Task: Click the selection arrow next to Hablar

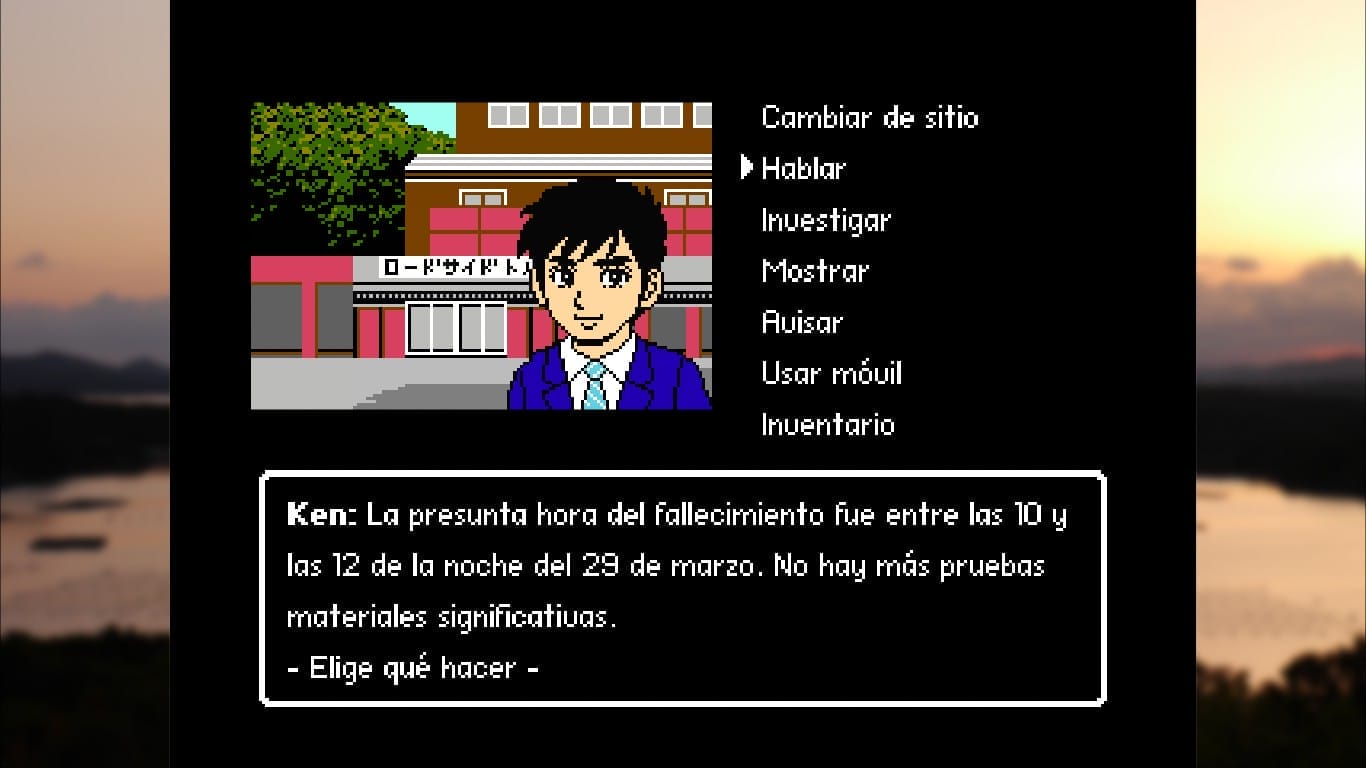Action: (745, 167)
